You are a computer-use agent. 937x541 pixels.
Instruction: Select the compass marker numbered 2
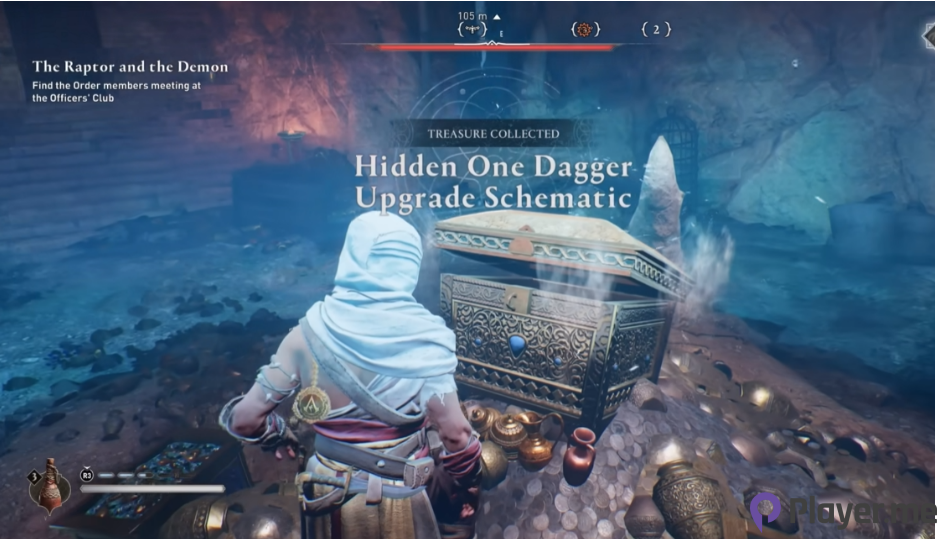[x=656, y=30]
